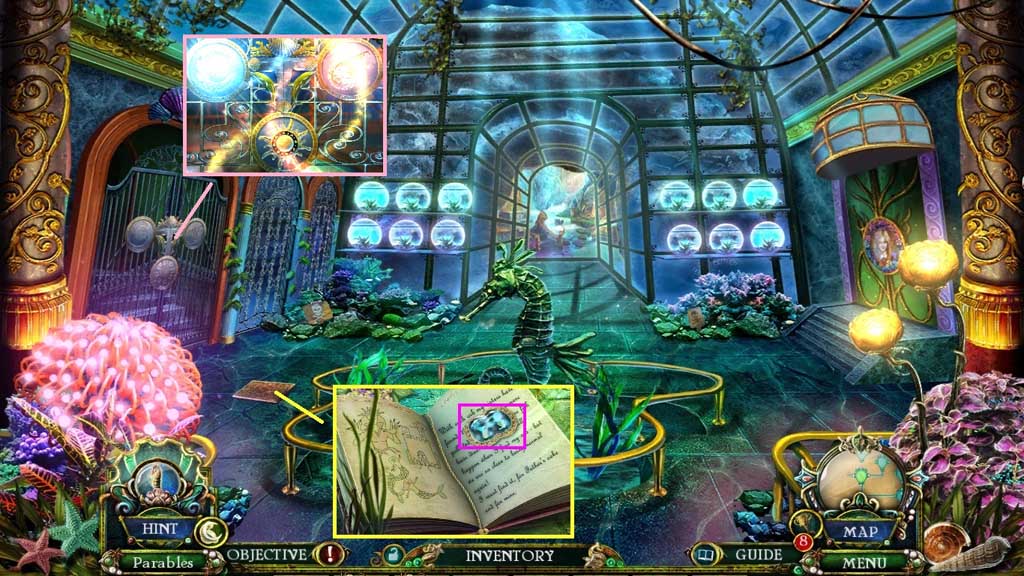The image size is (1024, 576).
Task: Use the Hint button
Action: pyautogui.click(x=159, y=528)
